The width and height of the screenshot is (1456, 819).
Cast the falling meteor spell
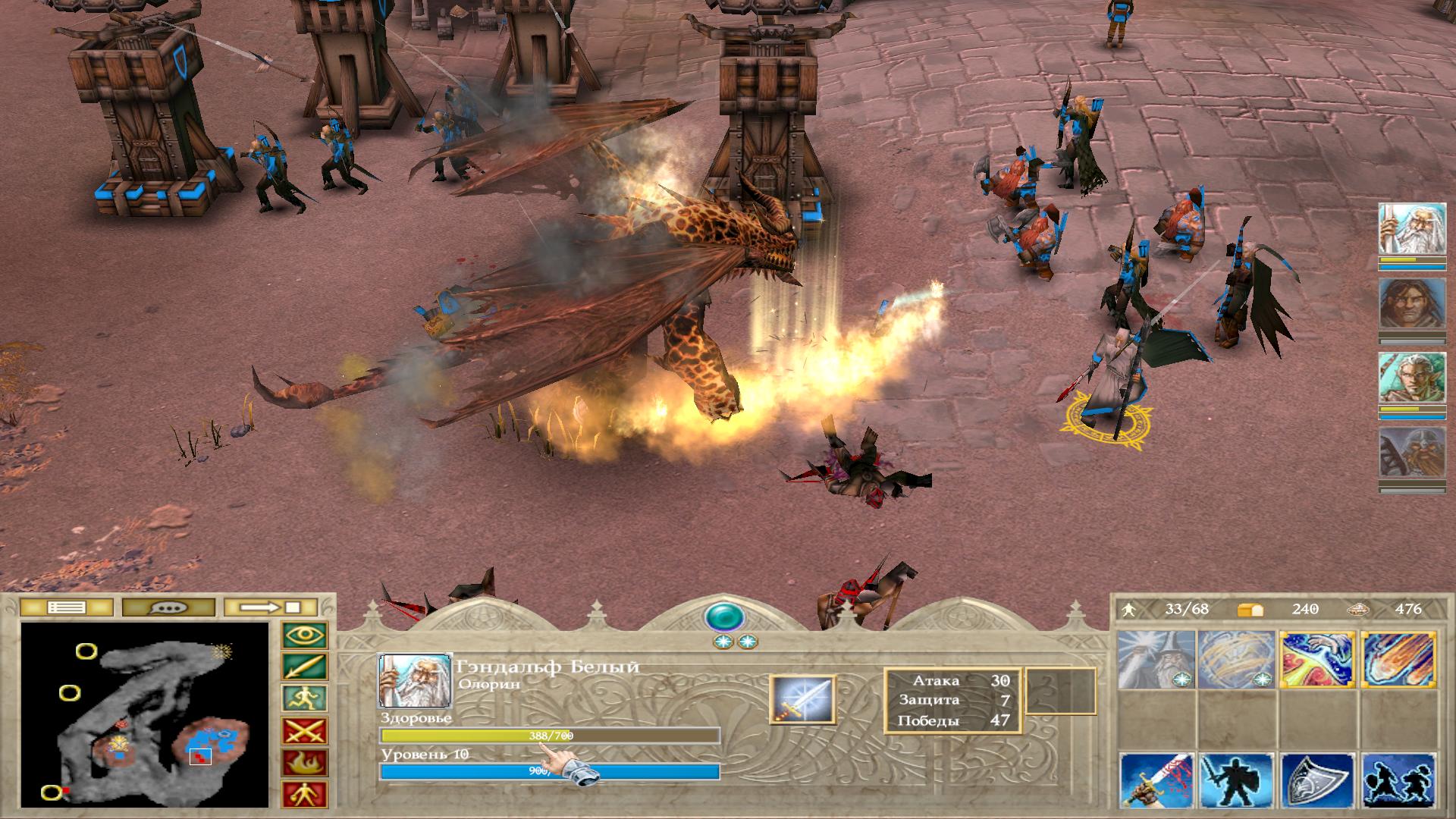coord(1399,660)
